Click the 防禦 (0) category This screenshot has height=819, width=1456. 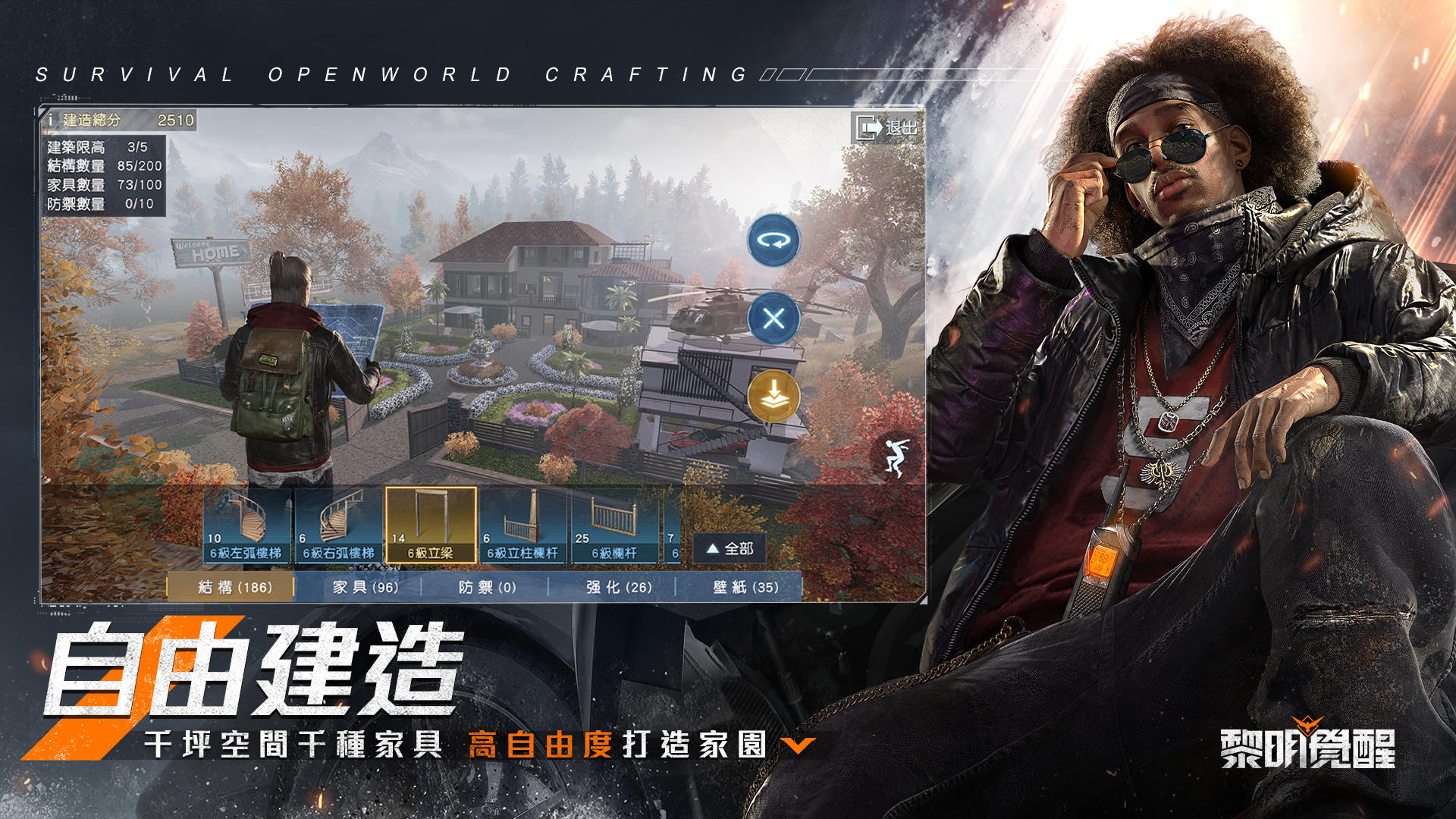pyautogui.click(x=486, y=587)
